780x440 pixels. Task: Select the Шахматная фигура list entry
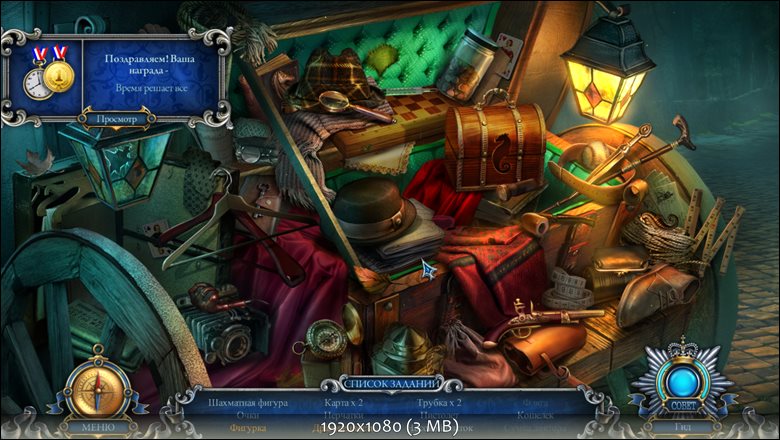pos(248,403)
